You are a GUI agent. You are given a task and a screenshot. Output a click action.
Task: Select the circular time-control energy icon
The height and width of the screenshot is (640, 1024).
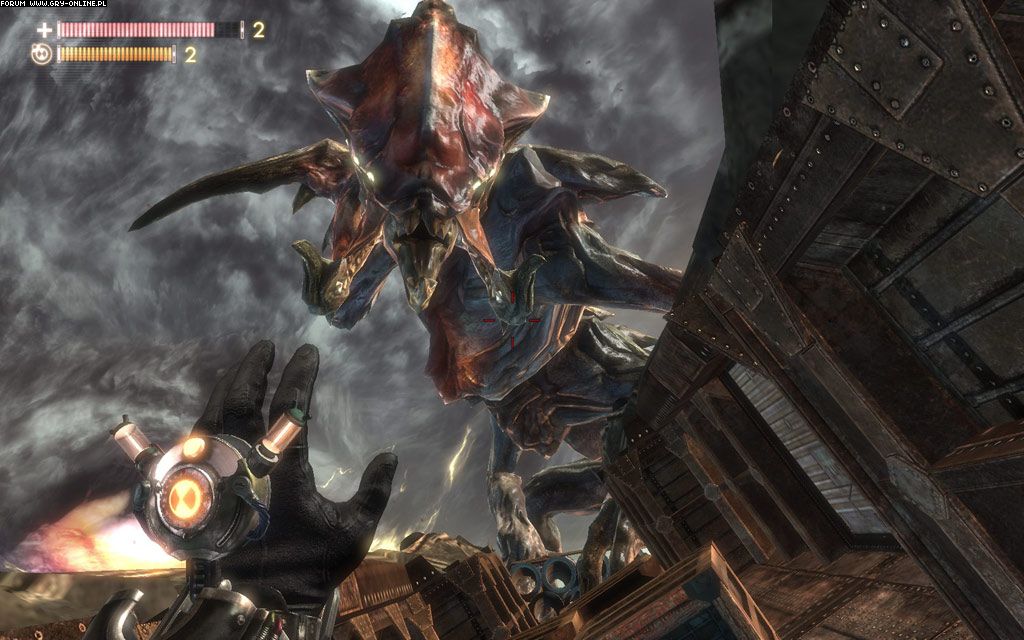click(42, 54)
